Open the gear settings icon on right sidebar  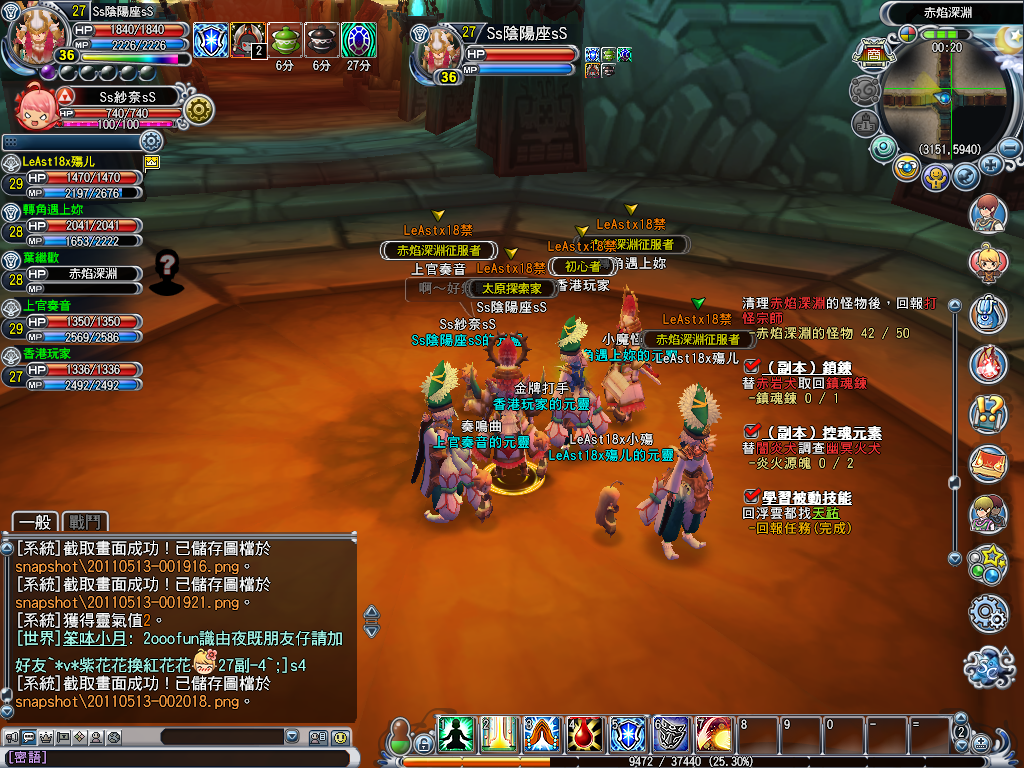pos(988,610)
